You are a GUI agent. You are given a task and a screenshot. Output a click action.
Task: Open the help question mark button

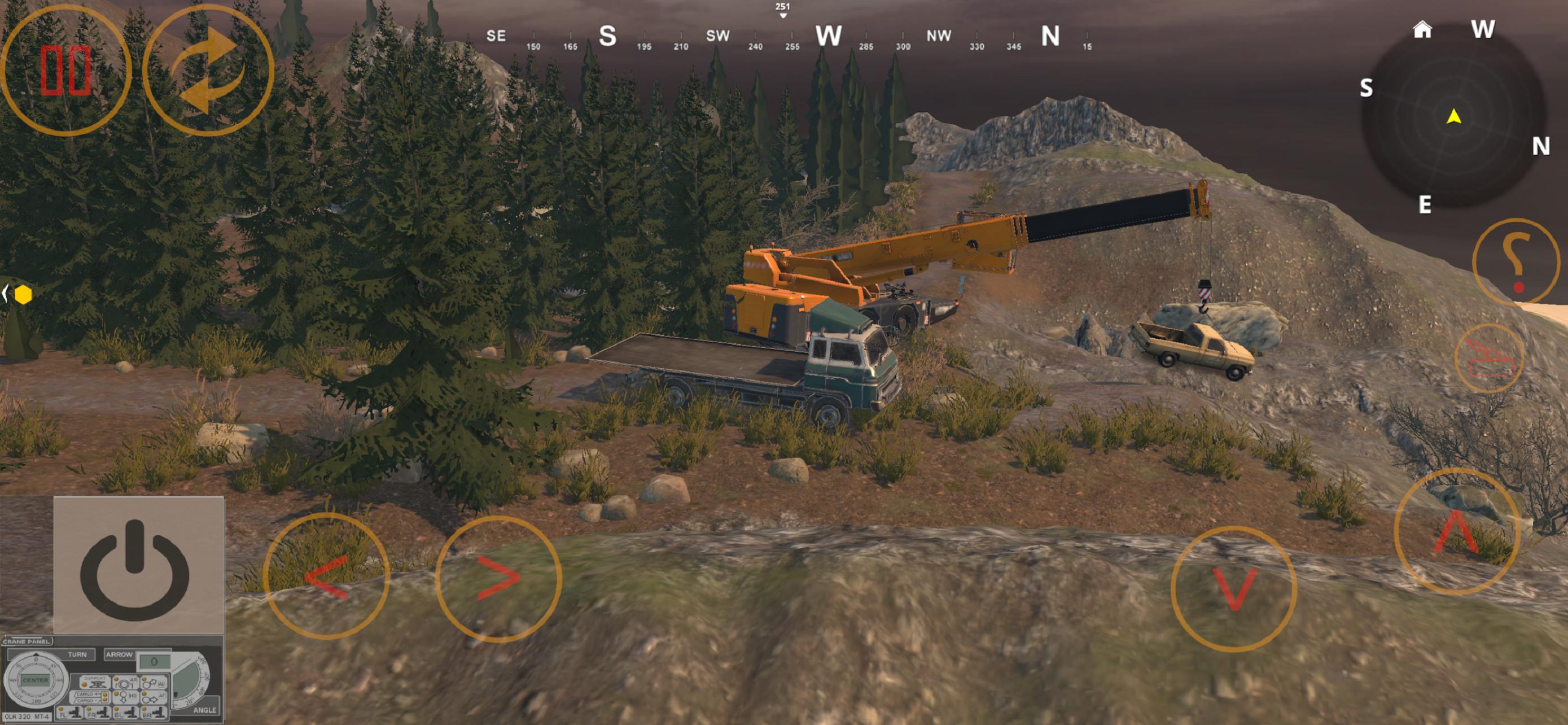pyautogui.click(x=1515, y=263)
